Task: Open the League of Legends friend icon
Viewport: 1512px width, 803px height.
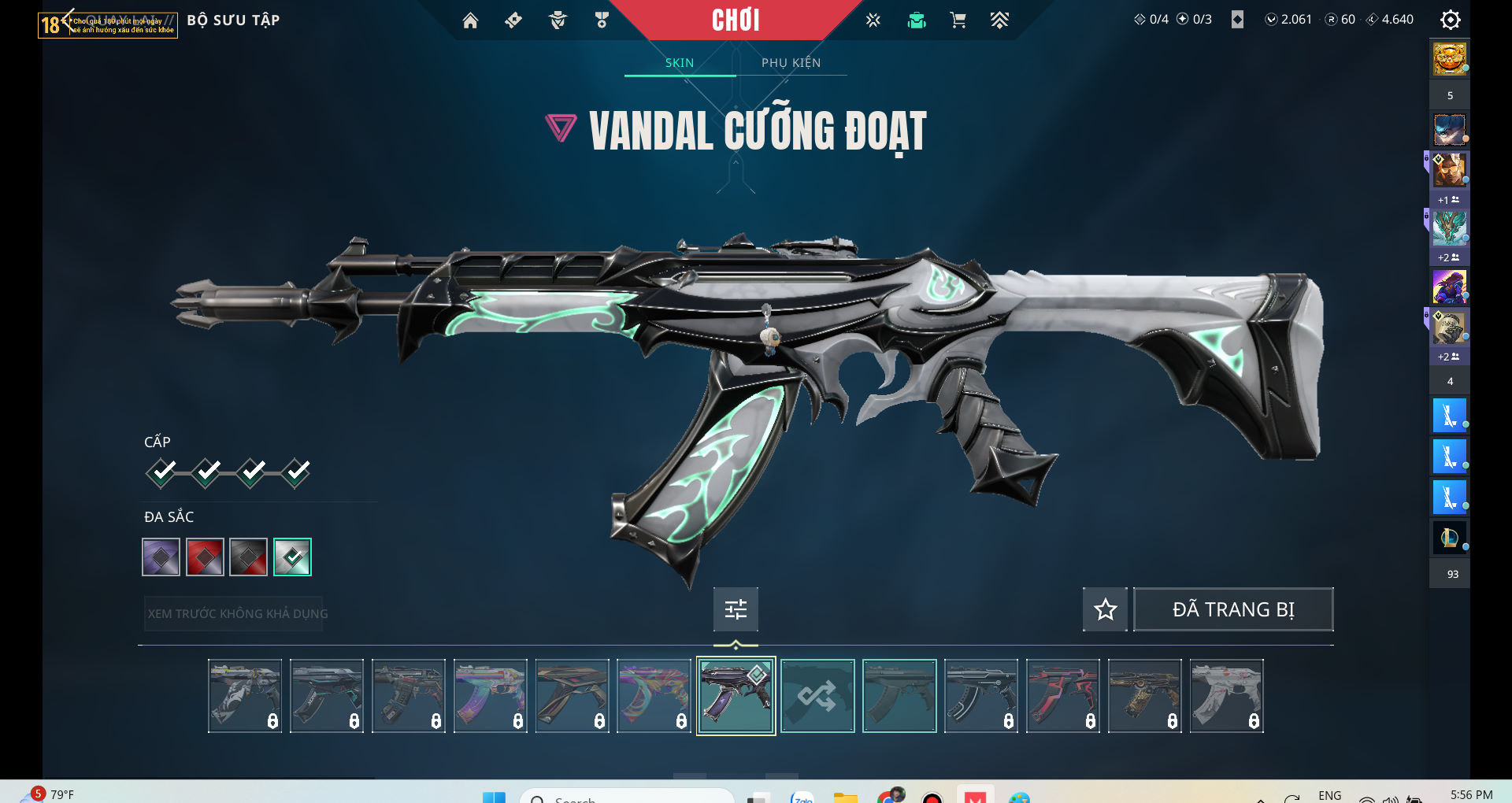Action: [1449, 538]
